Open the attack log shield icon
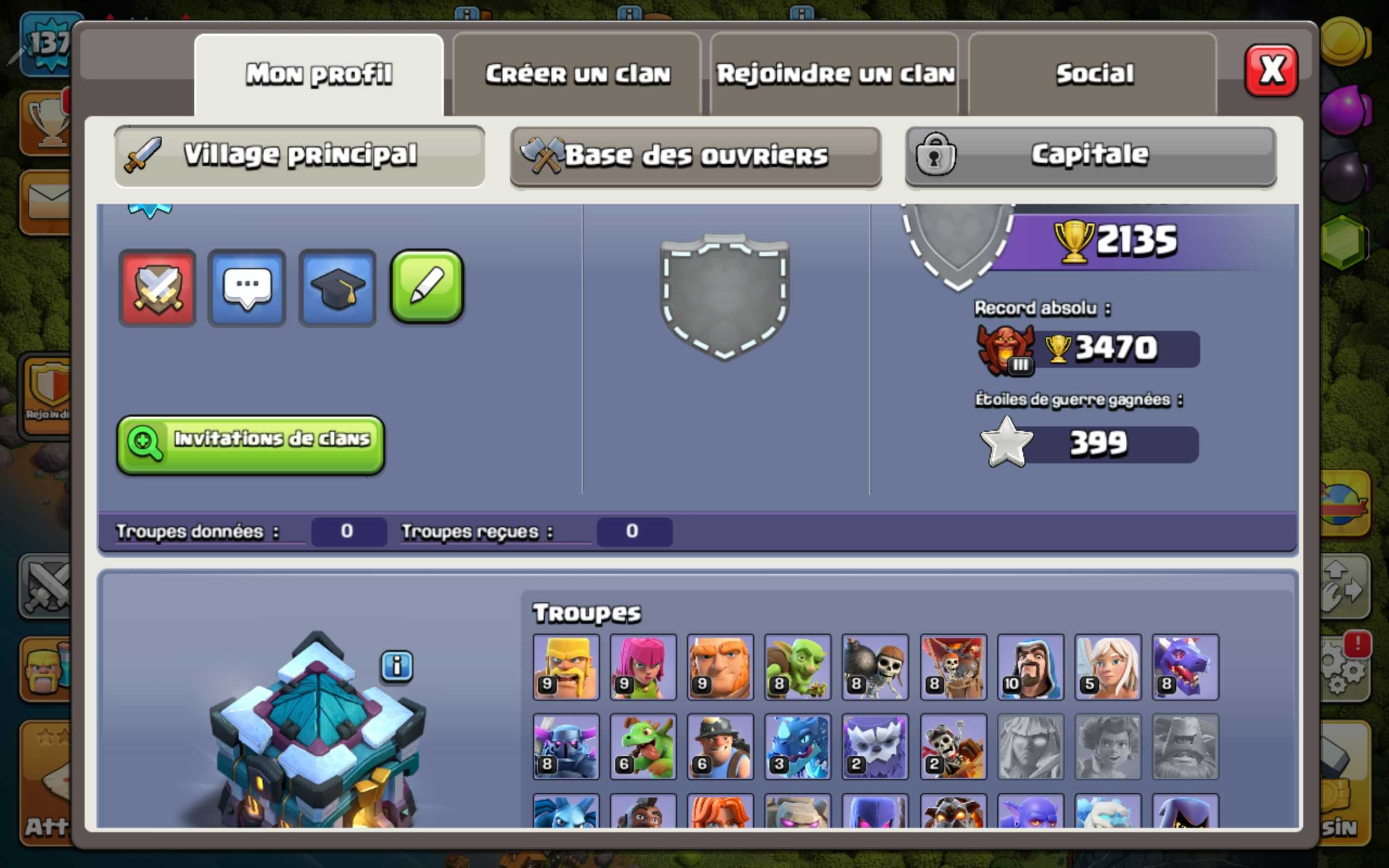 pyautogui.click(x=158, y=288)
